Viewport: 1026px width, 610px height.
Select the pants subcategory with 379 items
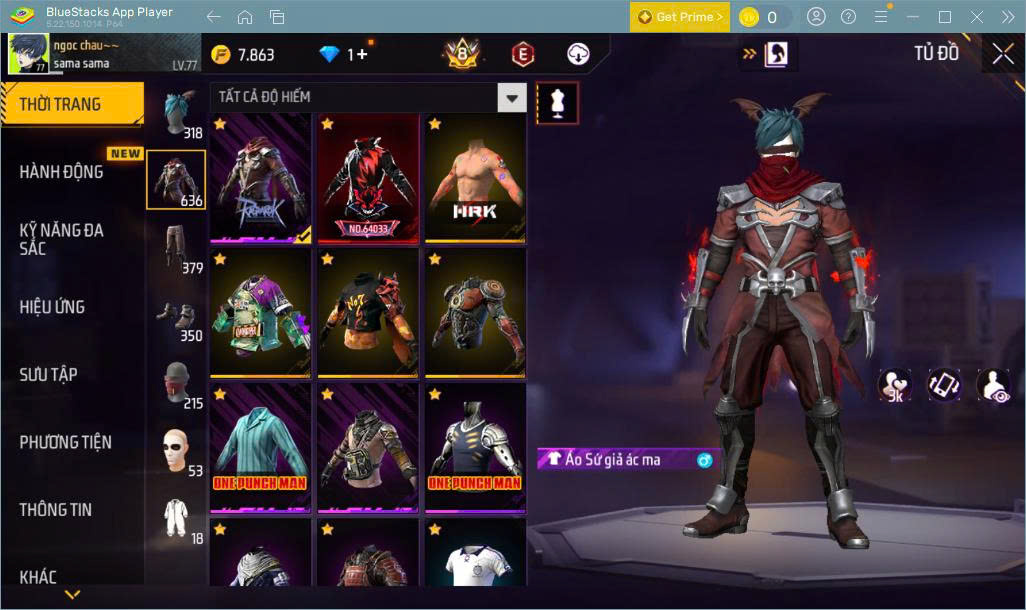click(x=177, y=248)
